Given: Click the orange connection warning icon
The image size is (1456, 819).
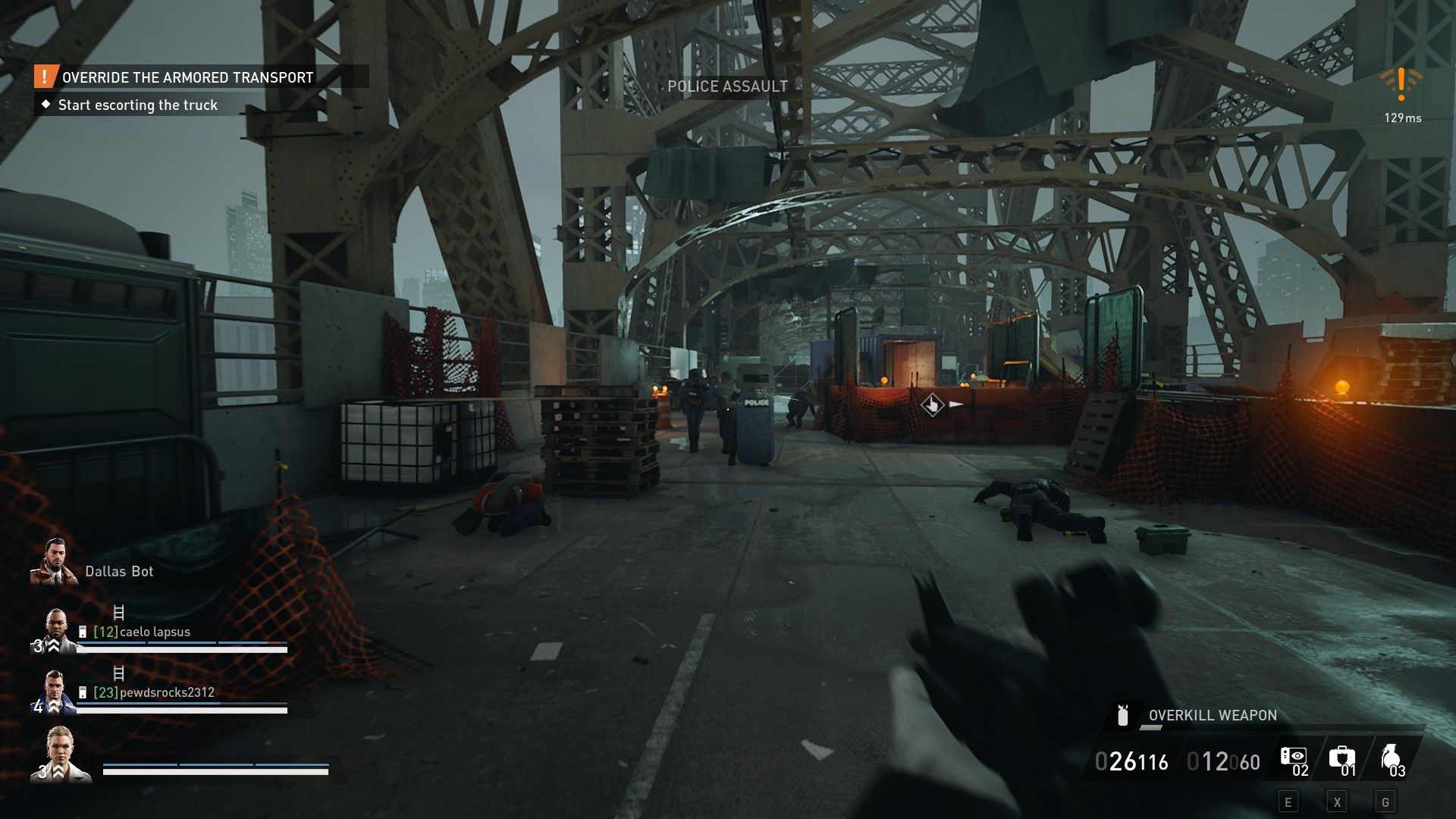Looking at the screenshot, I should pyautogui.click(x=1401, y=83).
